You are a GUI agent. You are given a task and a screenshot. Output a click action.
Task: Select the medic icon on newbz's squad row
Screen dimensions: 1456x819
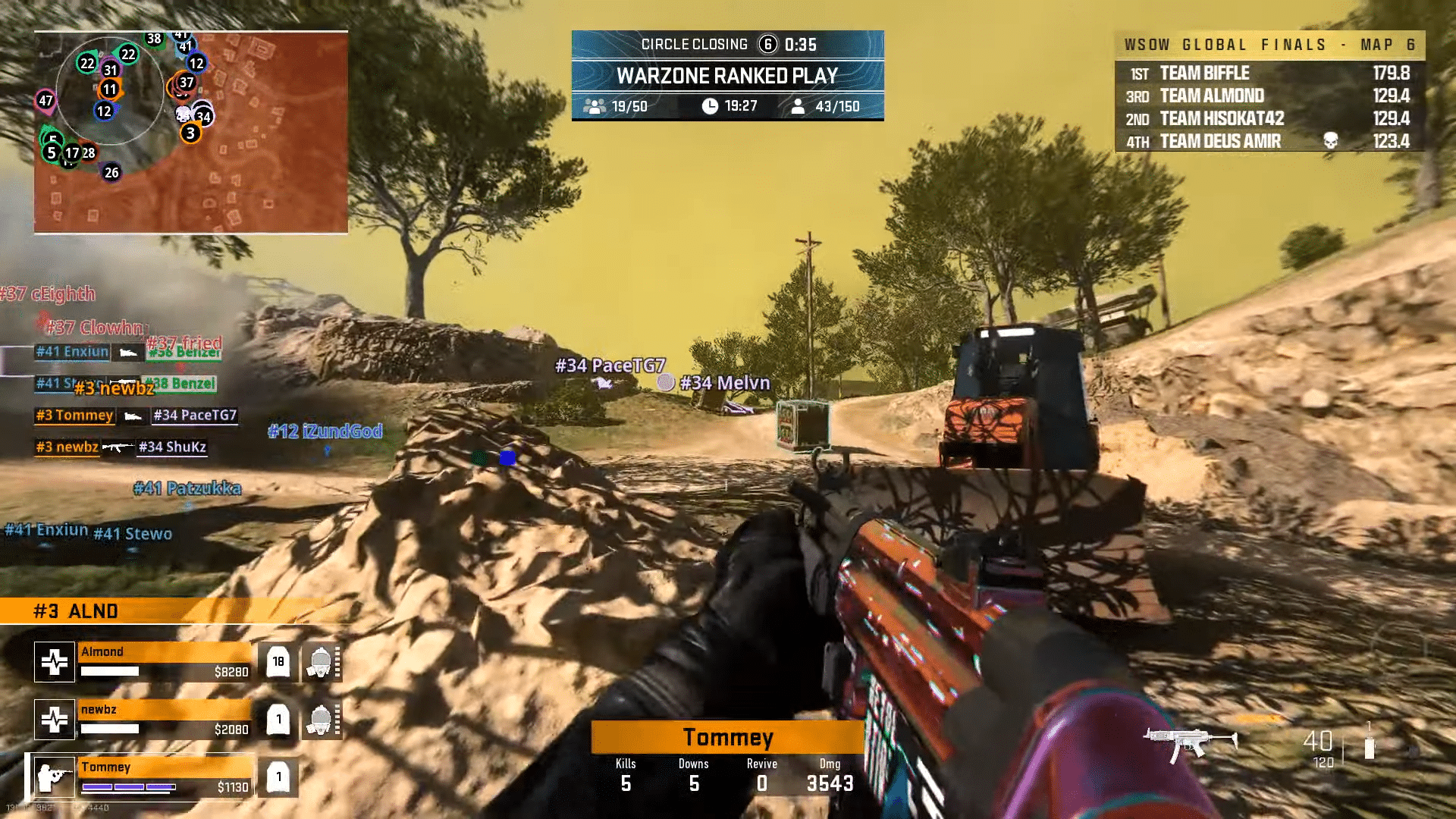[54, 717]
